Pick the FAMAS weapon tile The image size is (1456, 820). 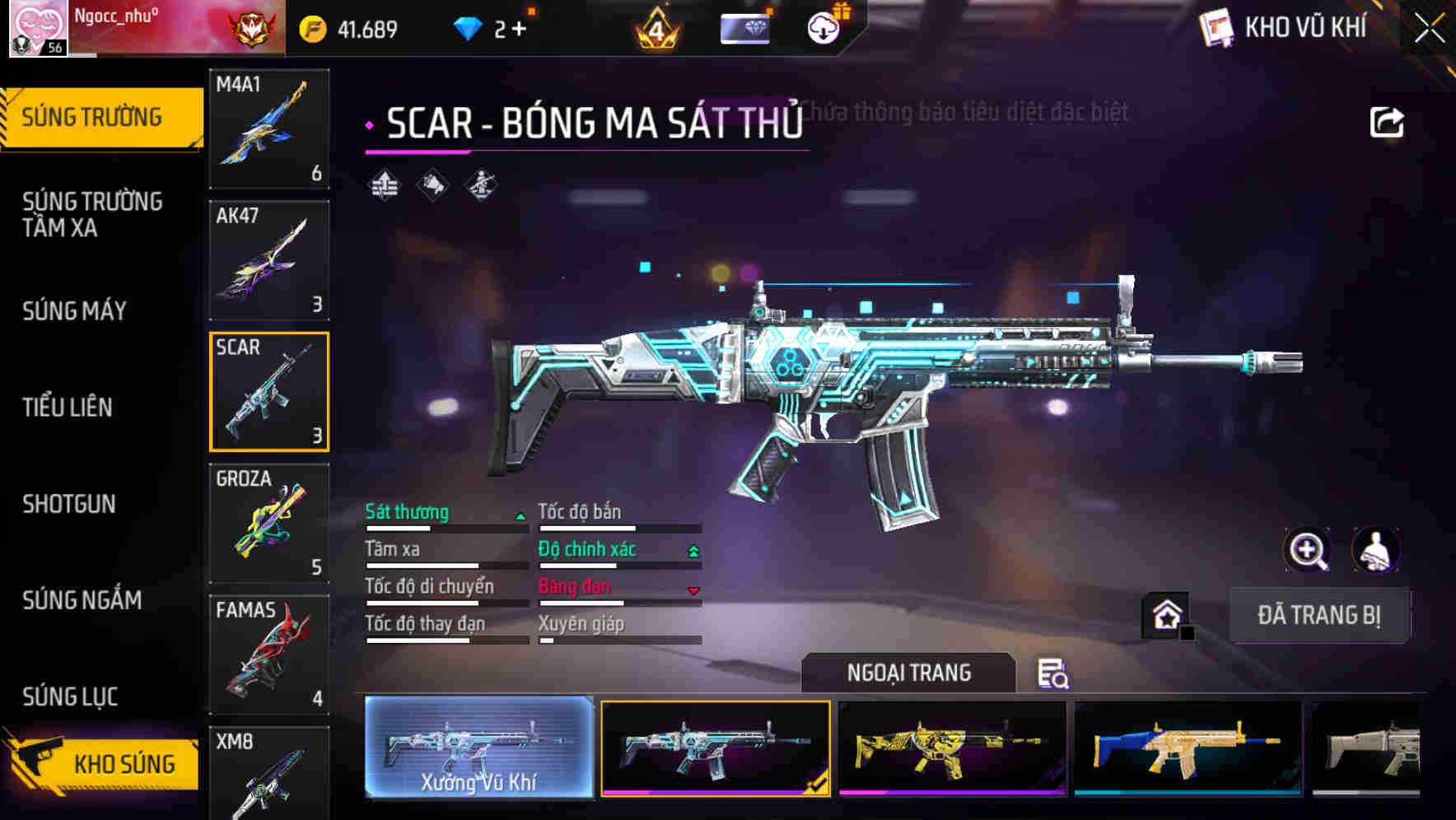coord(269,655)
